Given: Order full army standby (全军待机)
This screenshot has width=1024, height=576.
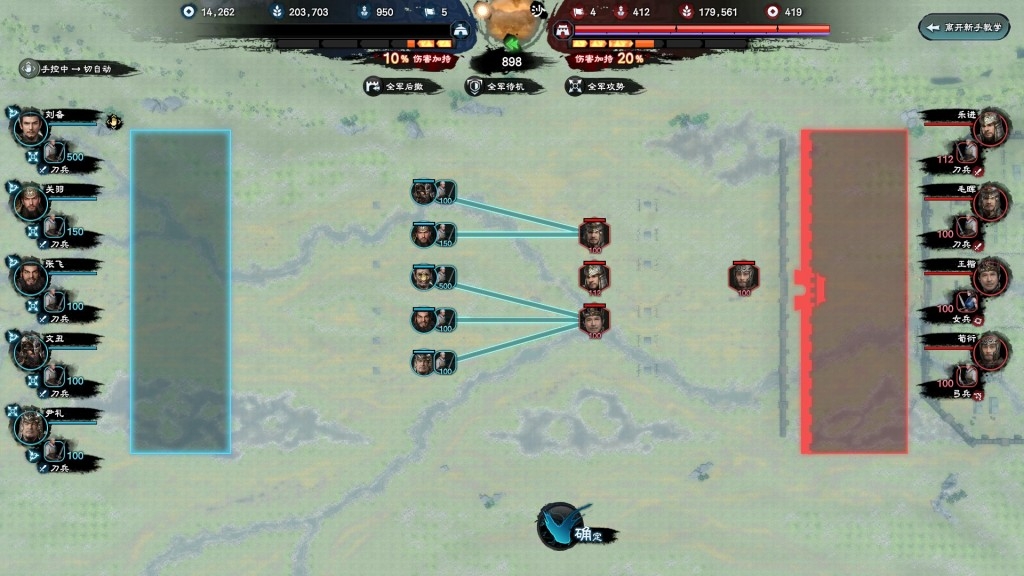Looking at the screenshot, I should (x=505, y=87).
